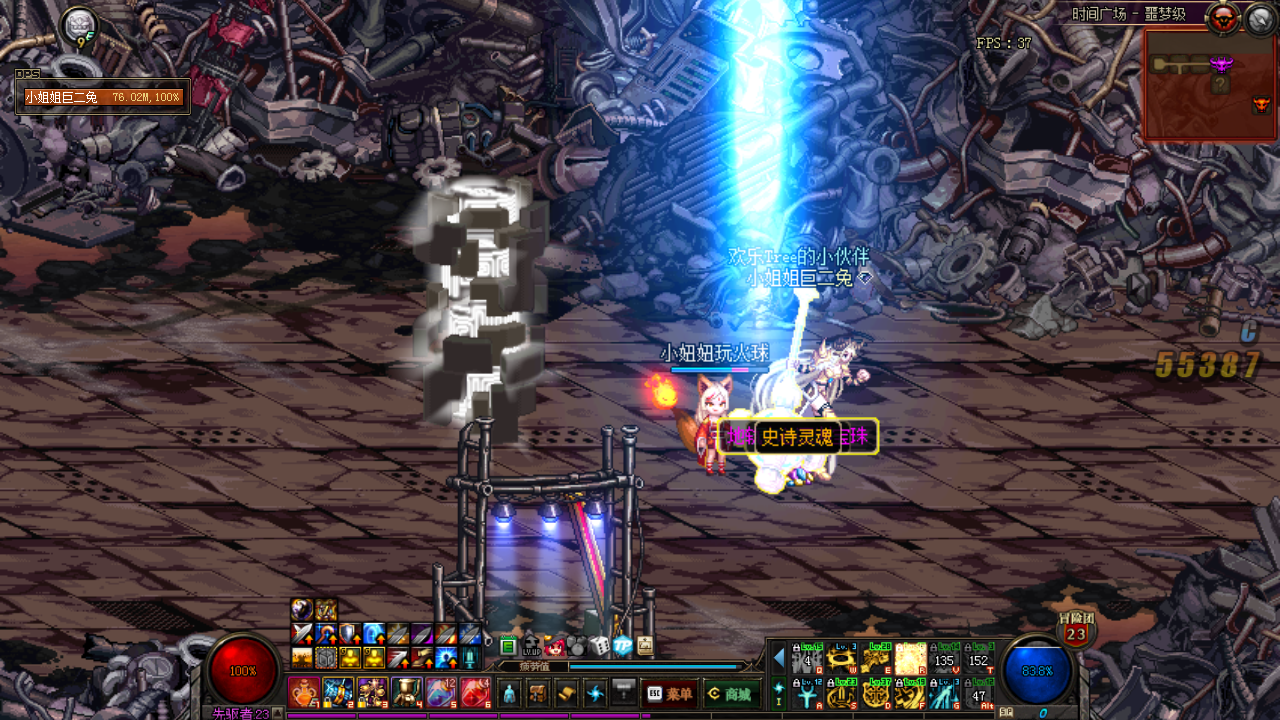Open the treasure chest inventory icon
Image resolution: width=1280 pixels, height=720 pixels.
[x=538, y=693]
